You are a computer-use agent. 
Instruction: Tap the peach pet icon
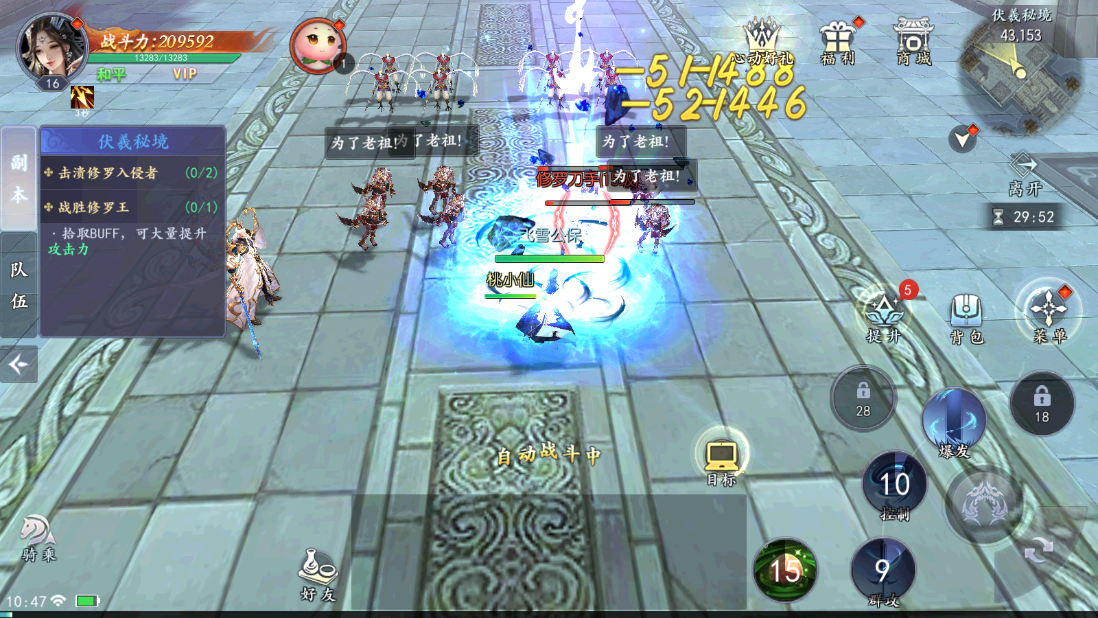(318, 46)
